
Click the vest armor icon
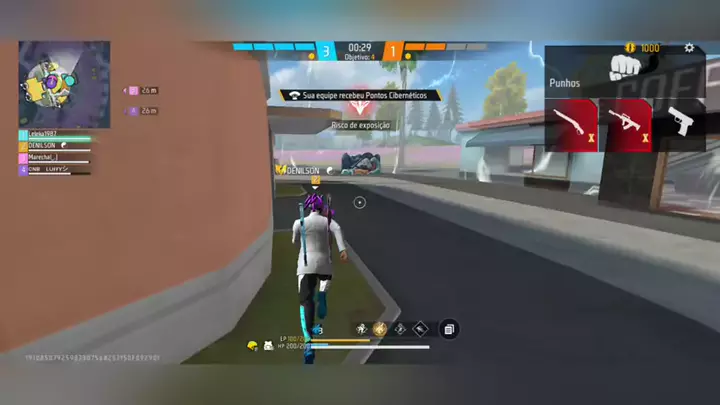tap(269, 346)
